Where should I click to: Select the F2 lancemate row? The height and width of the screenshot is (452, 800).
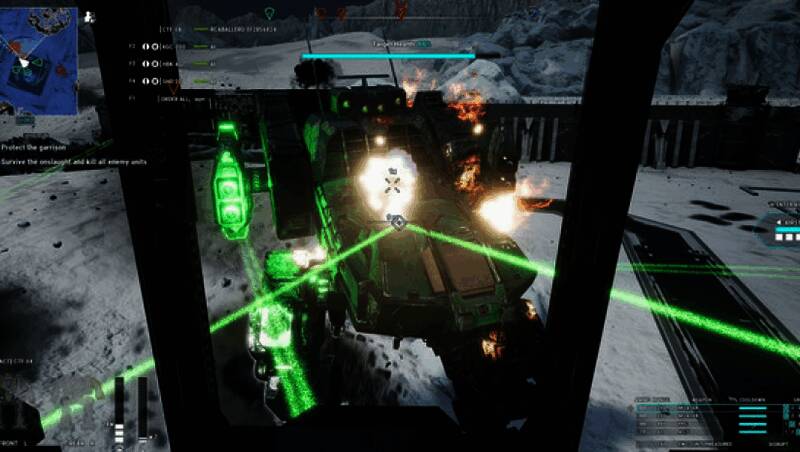pyautogui.click(x=170, y=47)
